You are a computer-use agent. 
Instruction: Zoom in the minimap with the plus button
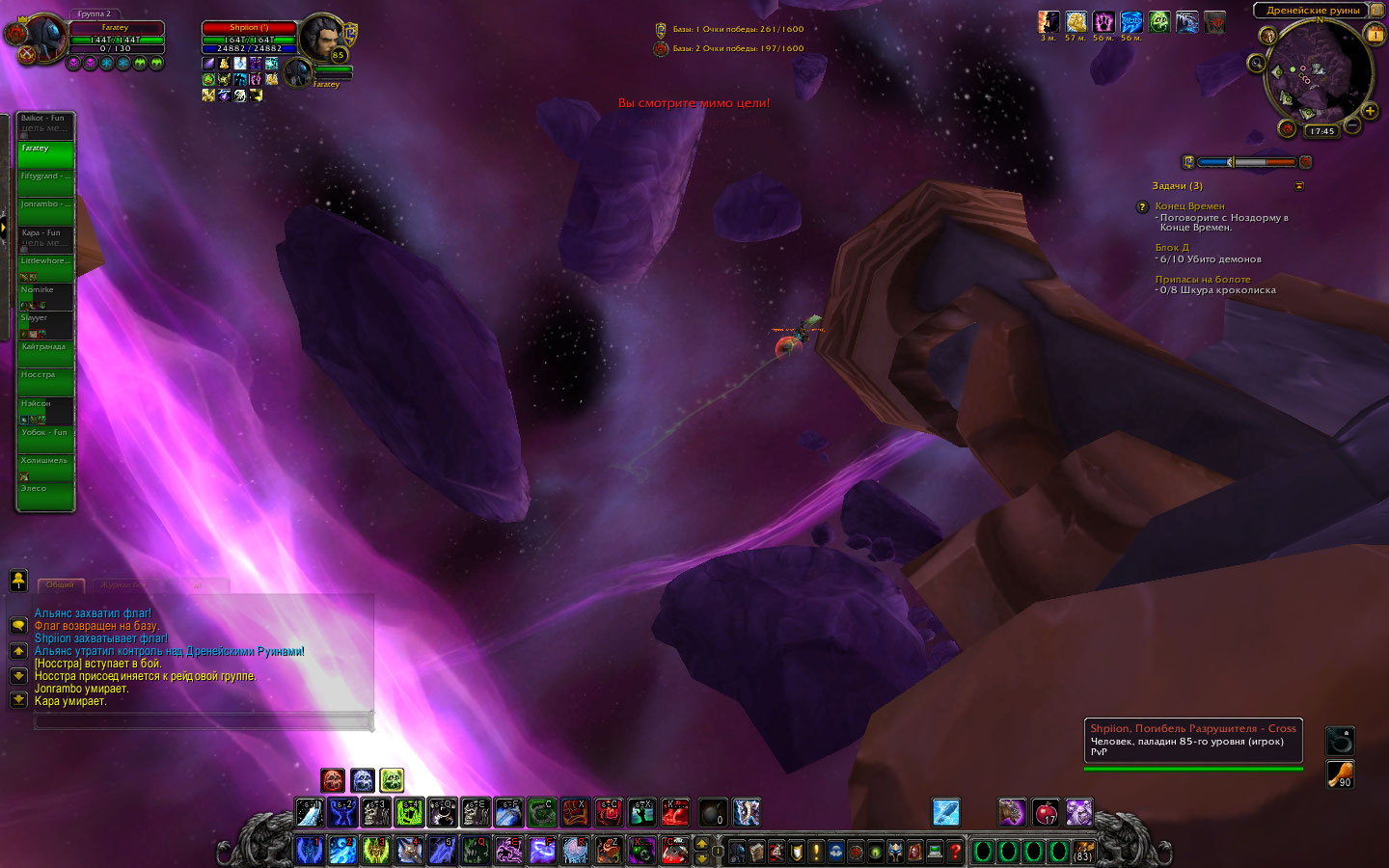coord(1370,112)
